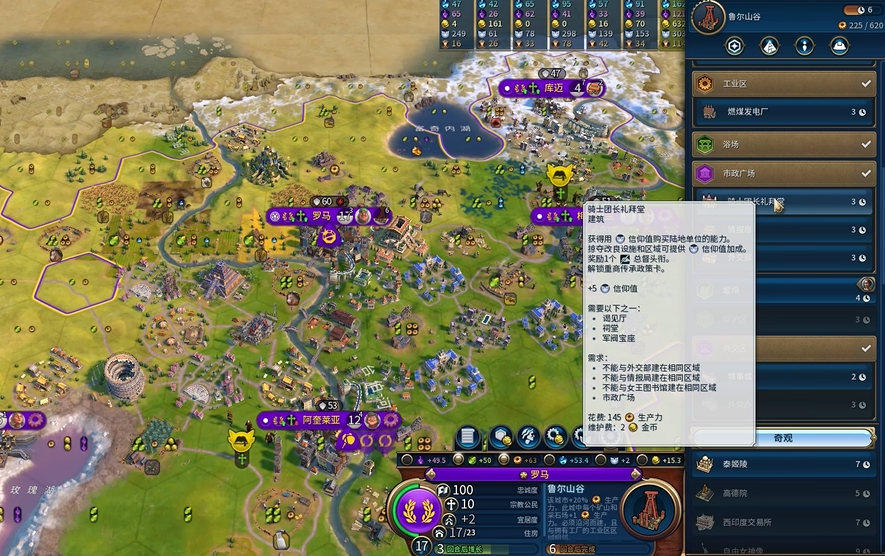885x556 pixels.
Task: Open the manage citizens head icon
Action: pyautogui.click(x=528, y=438)
